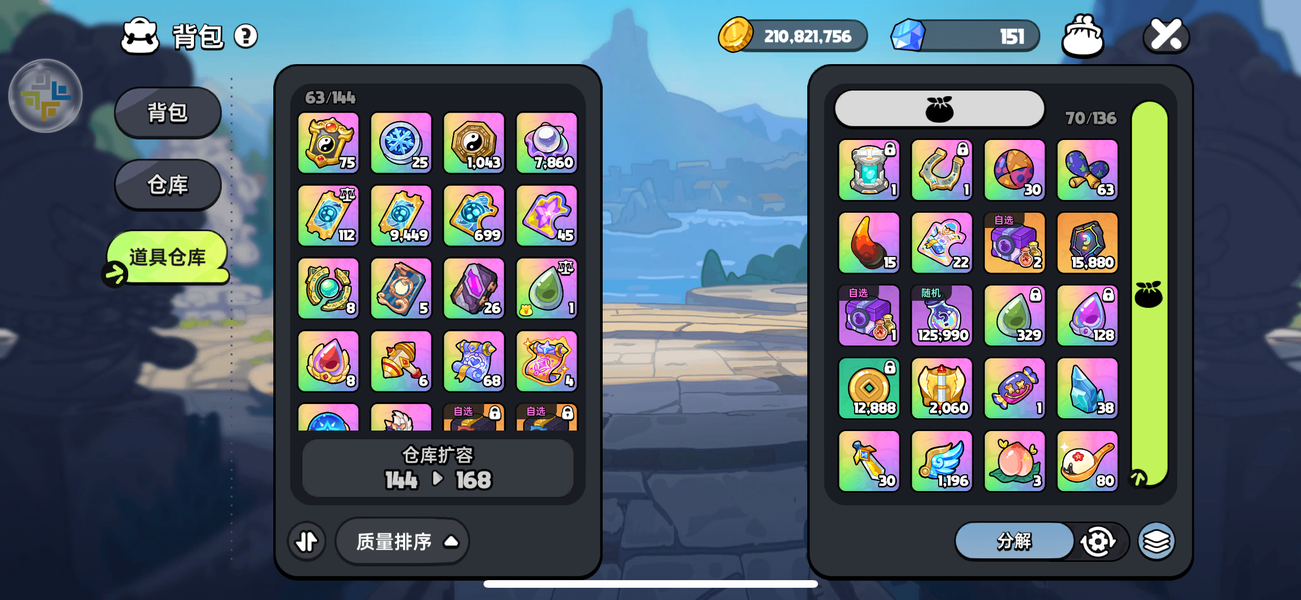Viewport: 1301px width, 600px height.
Task: Click the stacked layers button
Action: [1156, 541]
